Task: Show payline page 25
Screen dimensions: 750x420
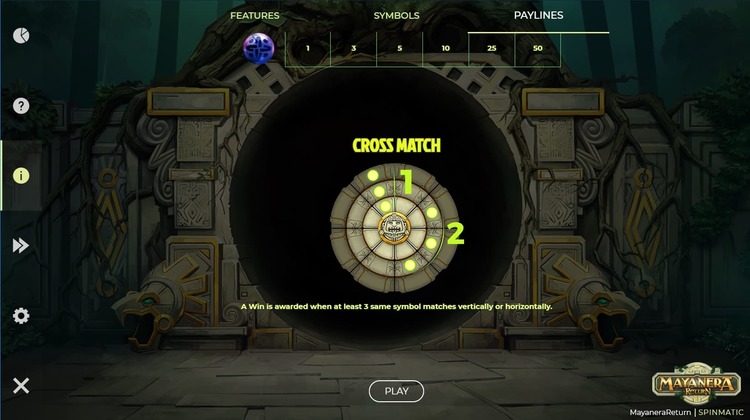Action: (x=491, y=48)
